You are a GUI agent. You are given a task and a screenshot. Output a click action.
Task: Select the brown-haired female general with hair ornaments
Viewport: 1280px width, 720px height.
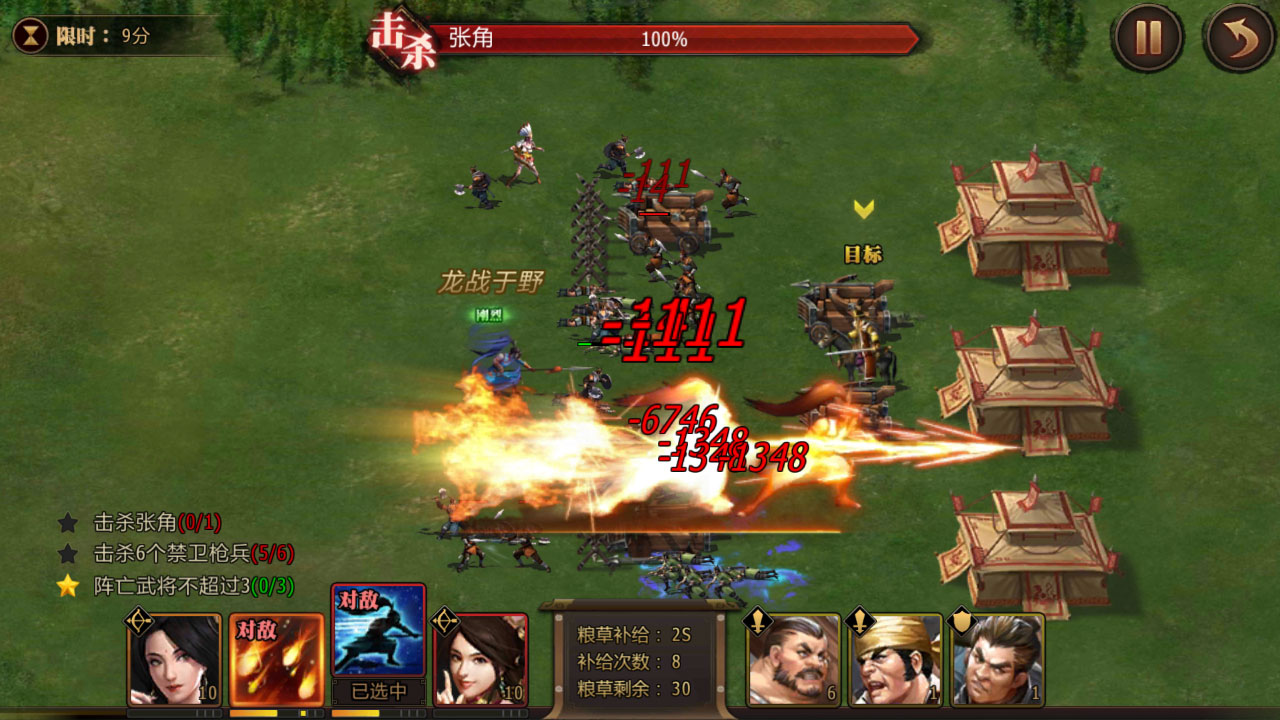481,660
